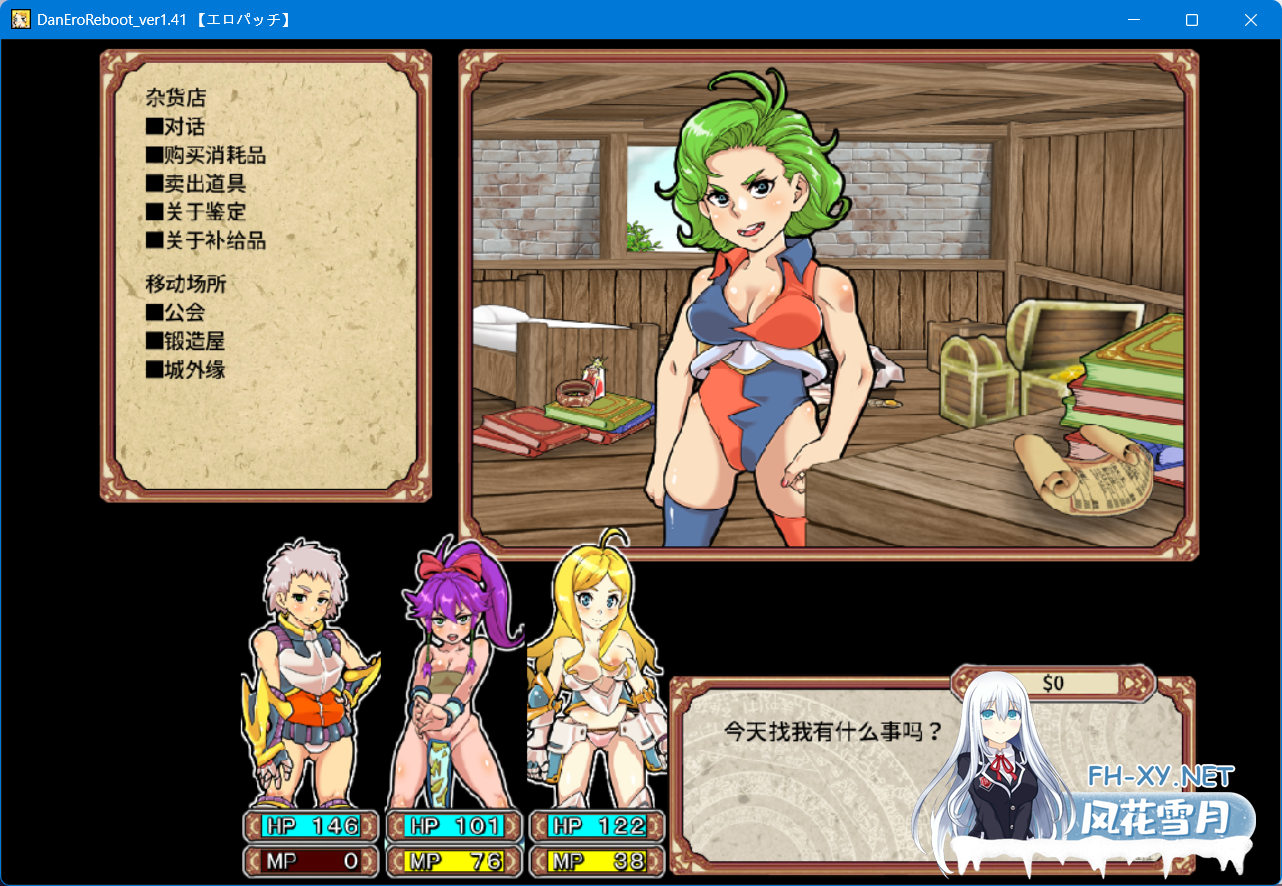Open 购买消耗品 to buy consumables
The height and width of the screenshot is (886, 1282).
point(206,155)
